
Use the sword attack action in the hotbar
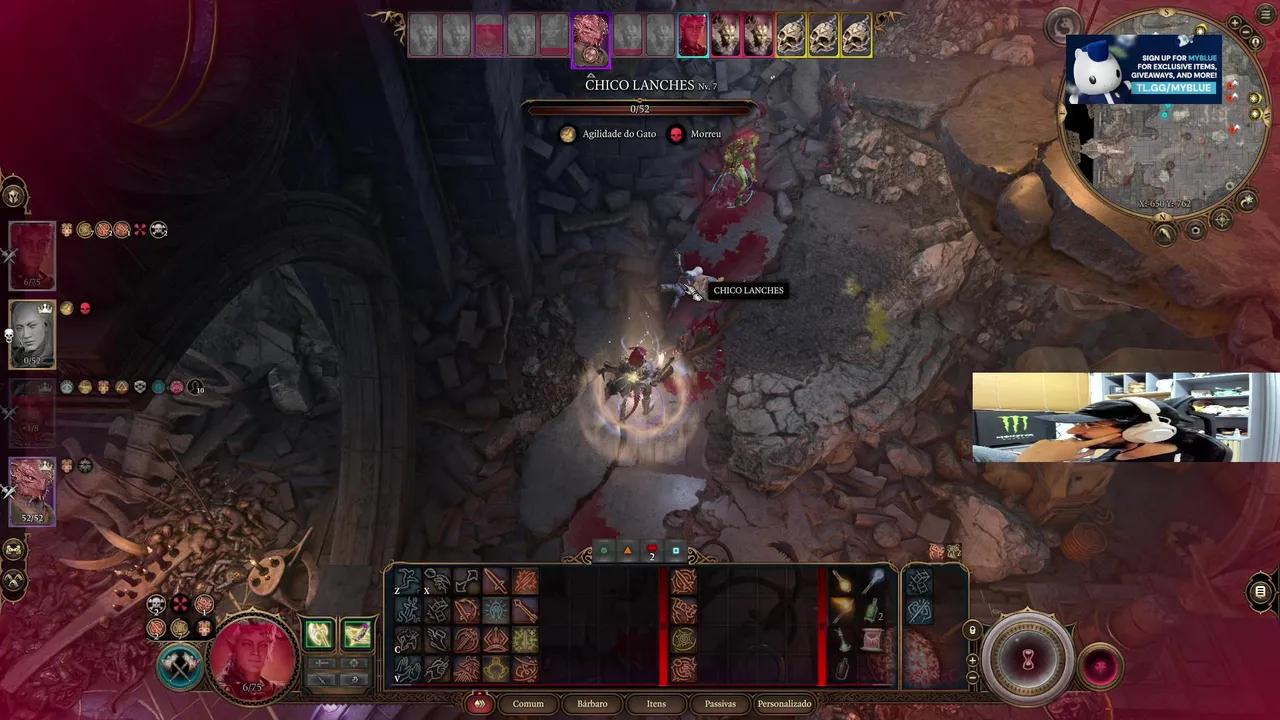[x=497, y=582]
